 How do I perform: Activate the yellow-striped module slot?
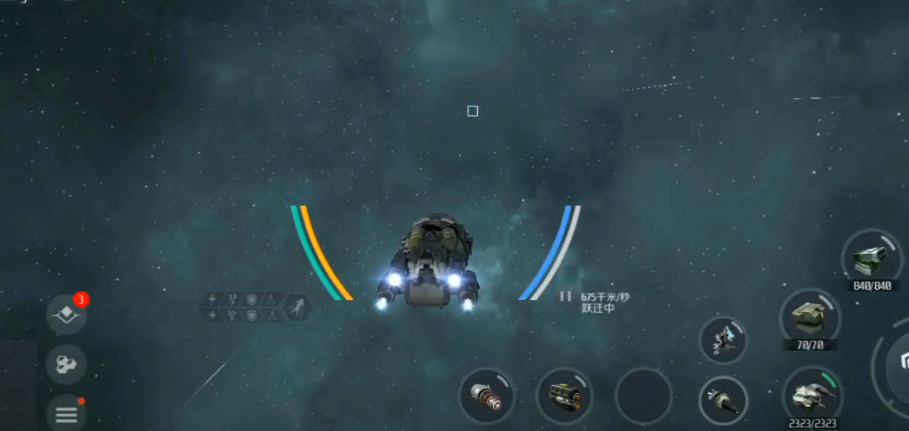point(564,396)
